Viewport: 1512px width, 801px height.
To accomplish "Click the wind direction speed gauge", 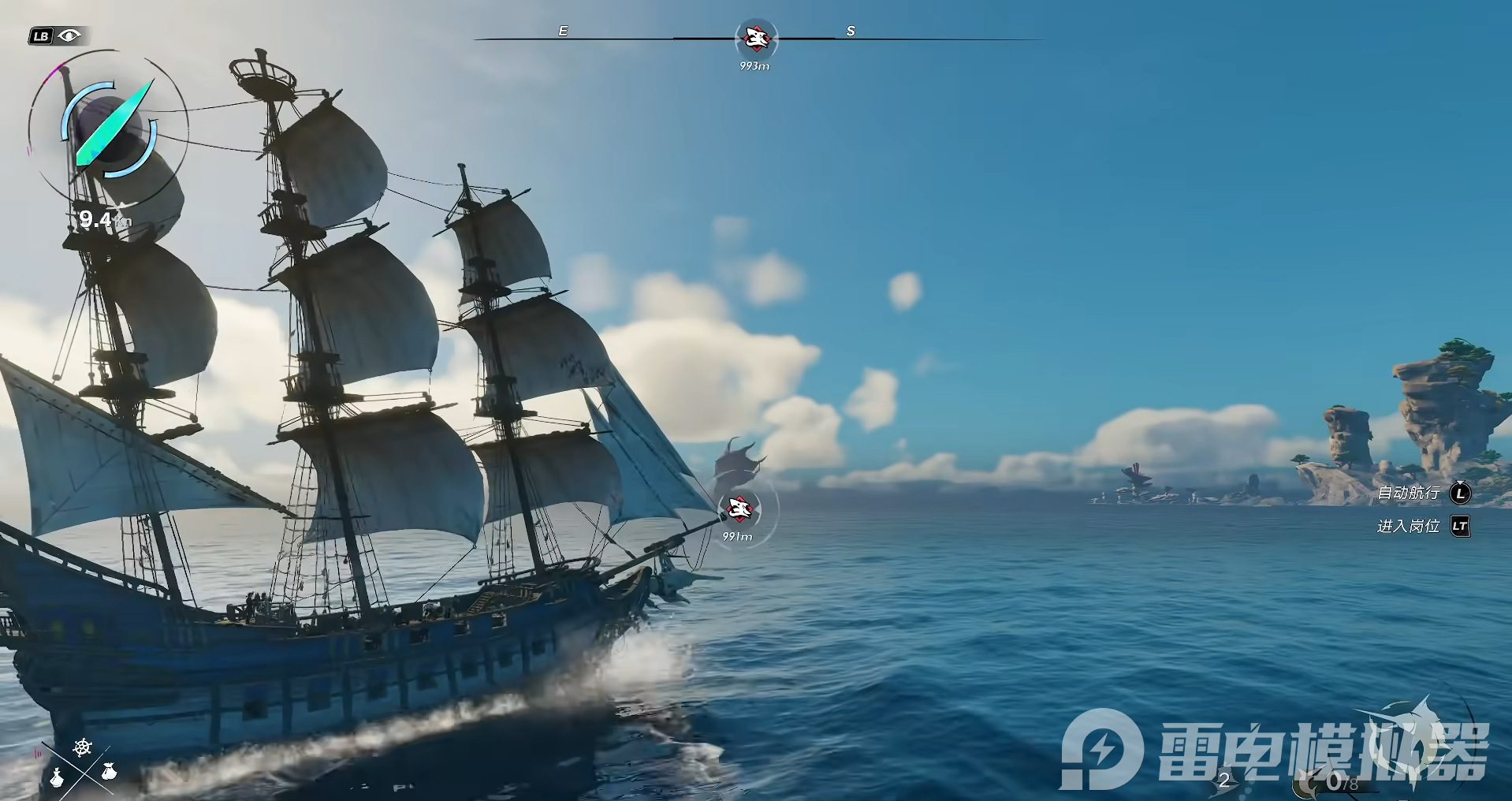I will [108, 130].
